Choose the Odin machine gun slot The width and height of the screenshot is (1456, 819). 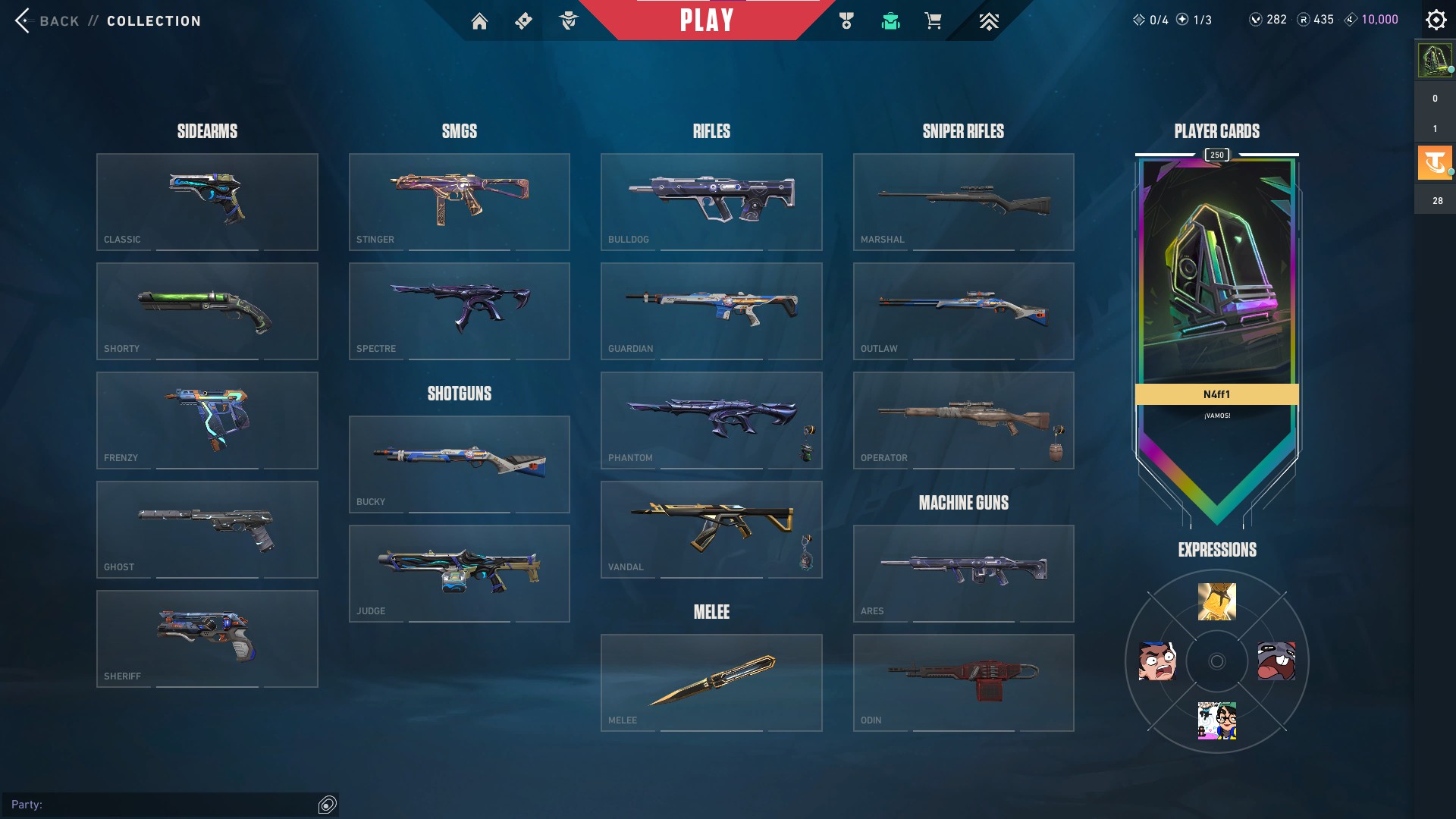pos(963,682)
